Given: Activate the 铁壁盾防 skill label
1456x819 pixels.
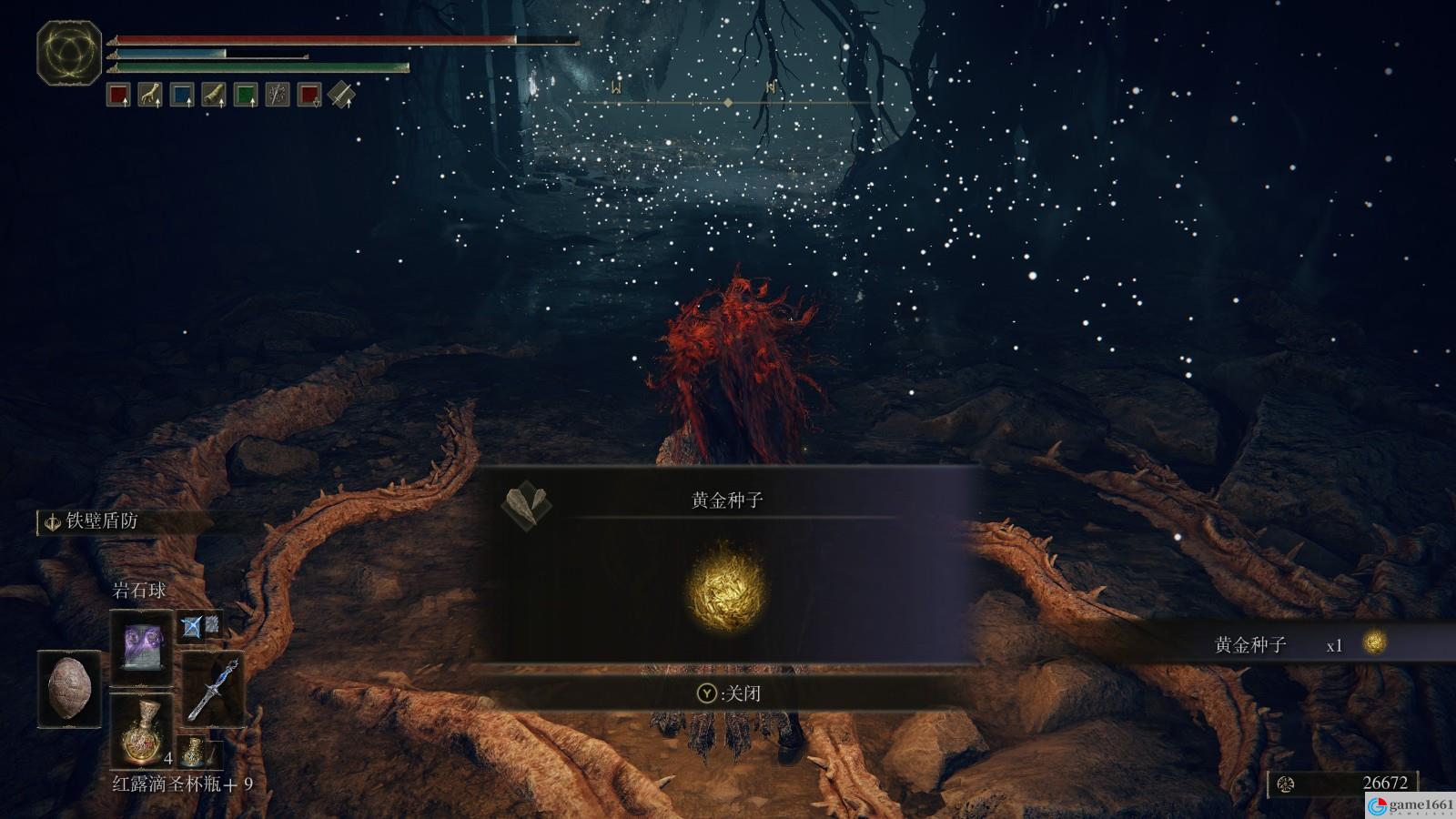Looking at the screenshot, I should coord(102,521).
